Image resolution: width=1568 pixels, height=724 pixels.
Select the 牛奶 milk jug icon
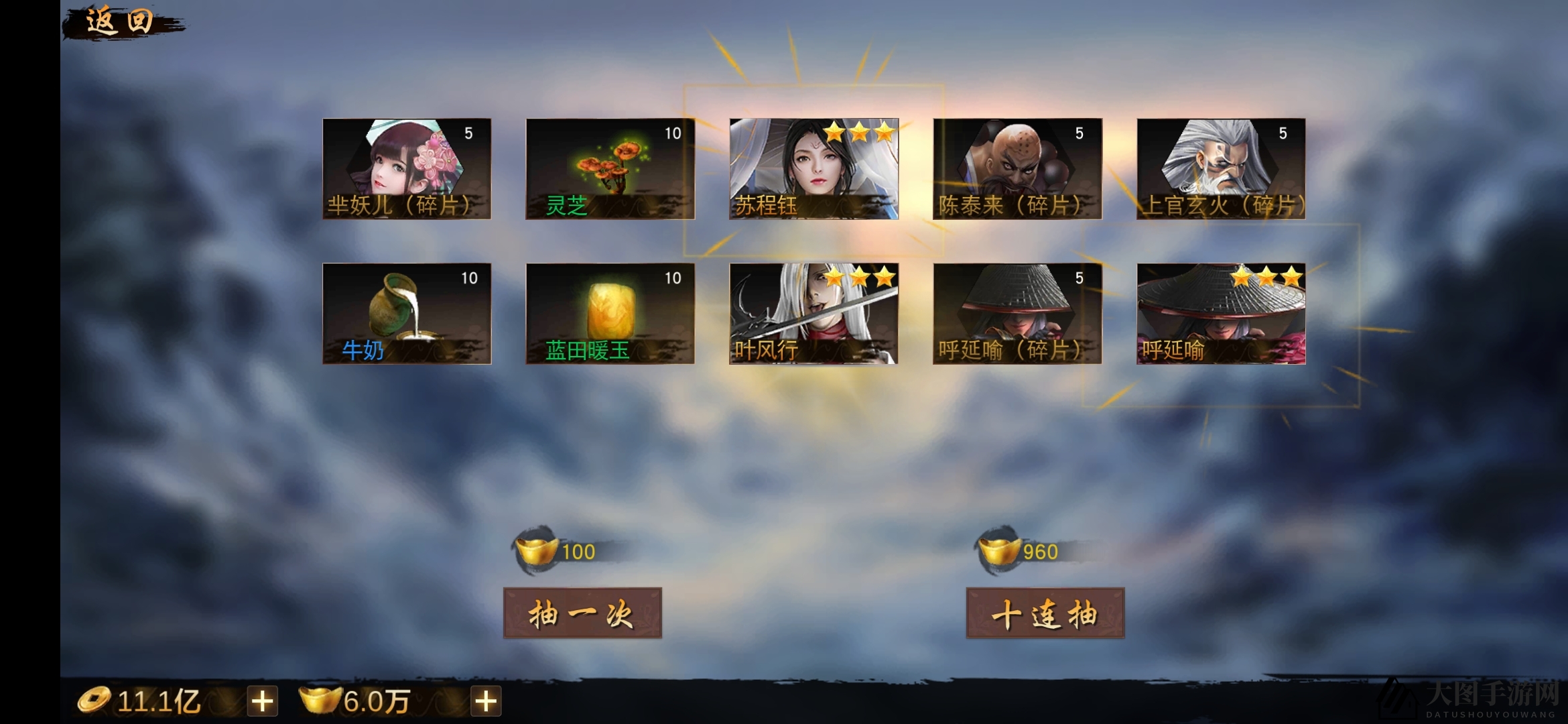[405, 314]
